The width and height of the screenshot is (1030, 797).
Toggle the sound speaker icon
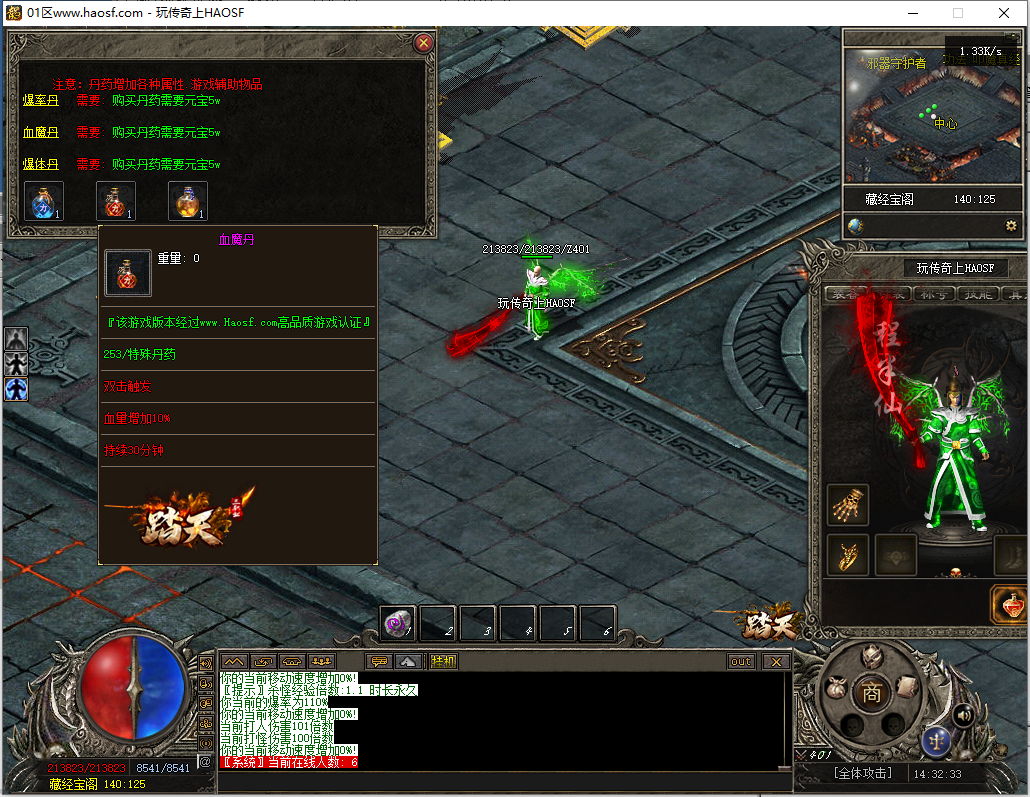tap(963, 714)
